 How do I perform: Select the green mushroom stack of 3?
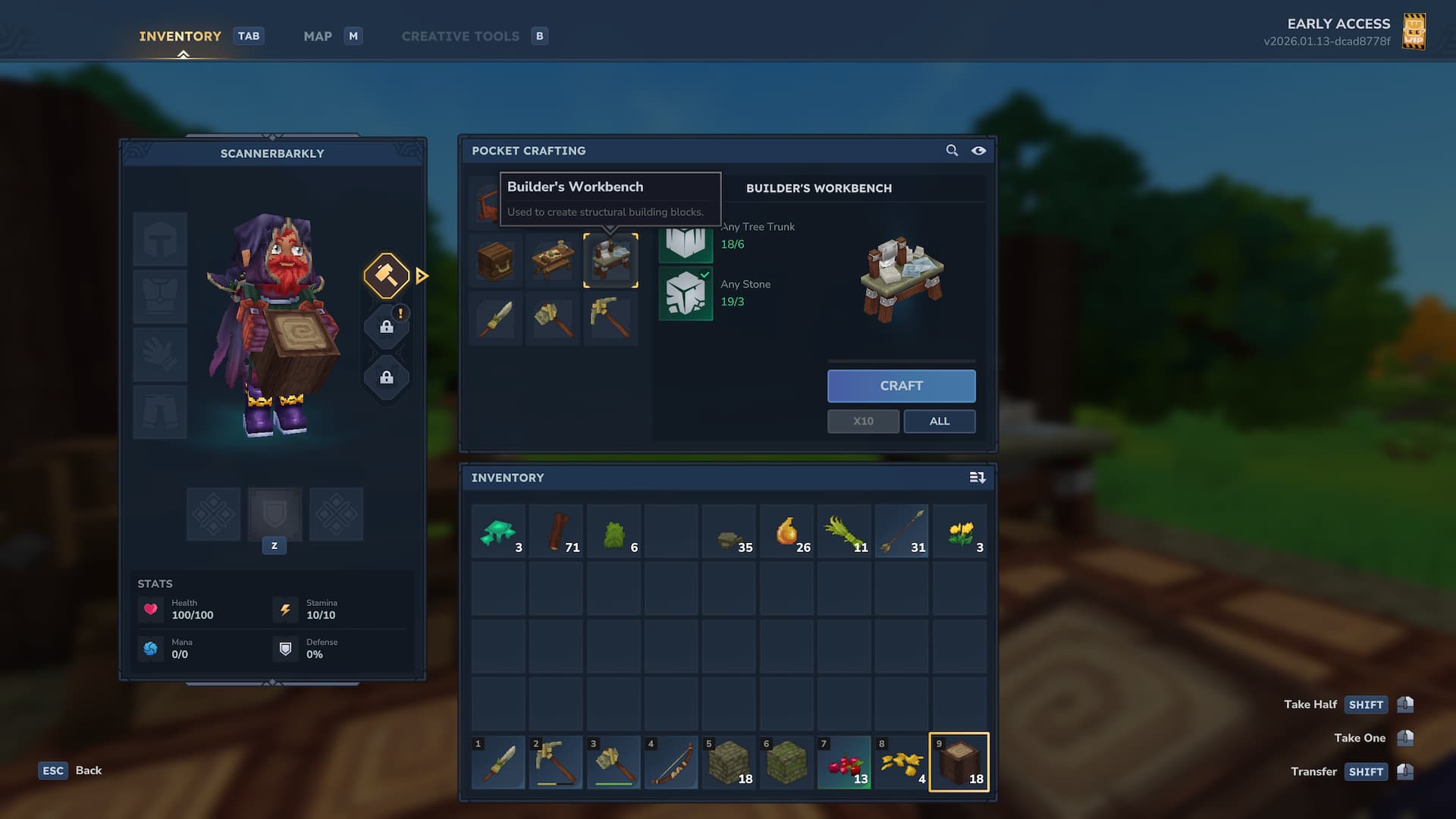click(498, 532)
